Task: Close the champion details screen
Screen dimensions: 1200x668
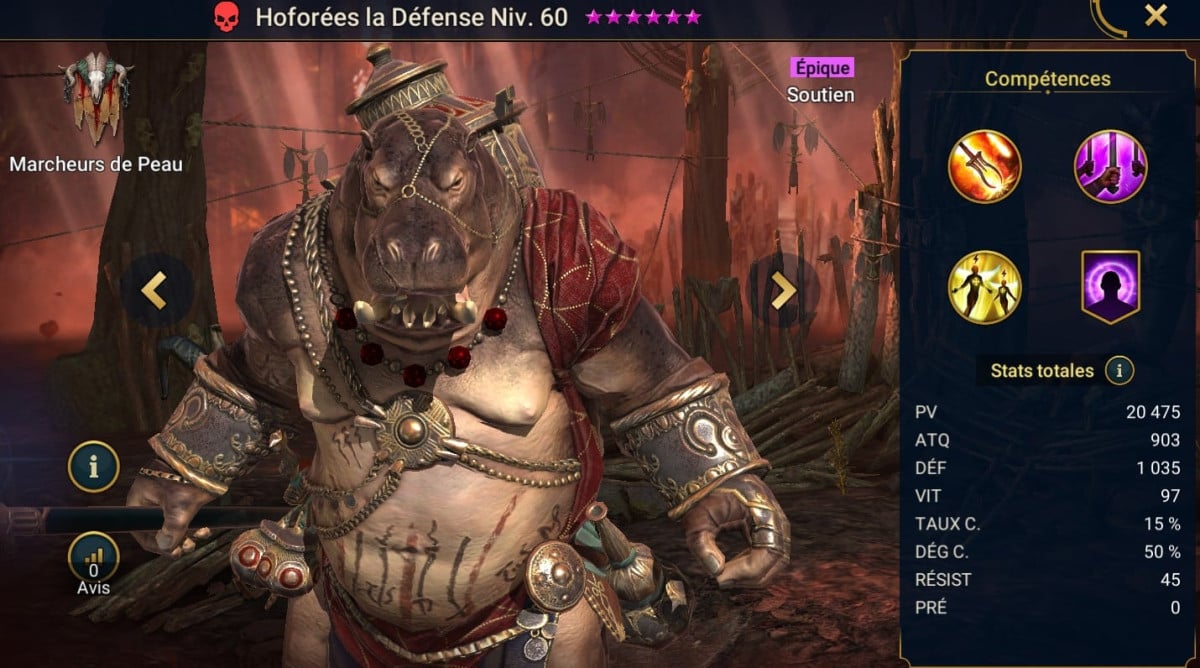Action: [1155, 16]
